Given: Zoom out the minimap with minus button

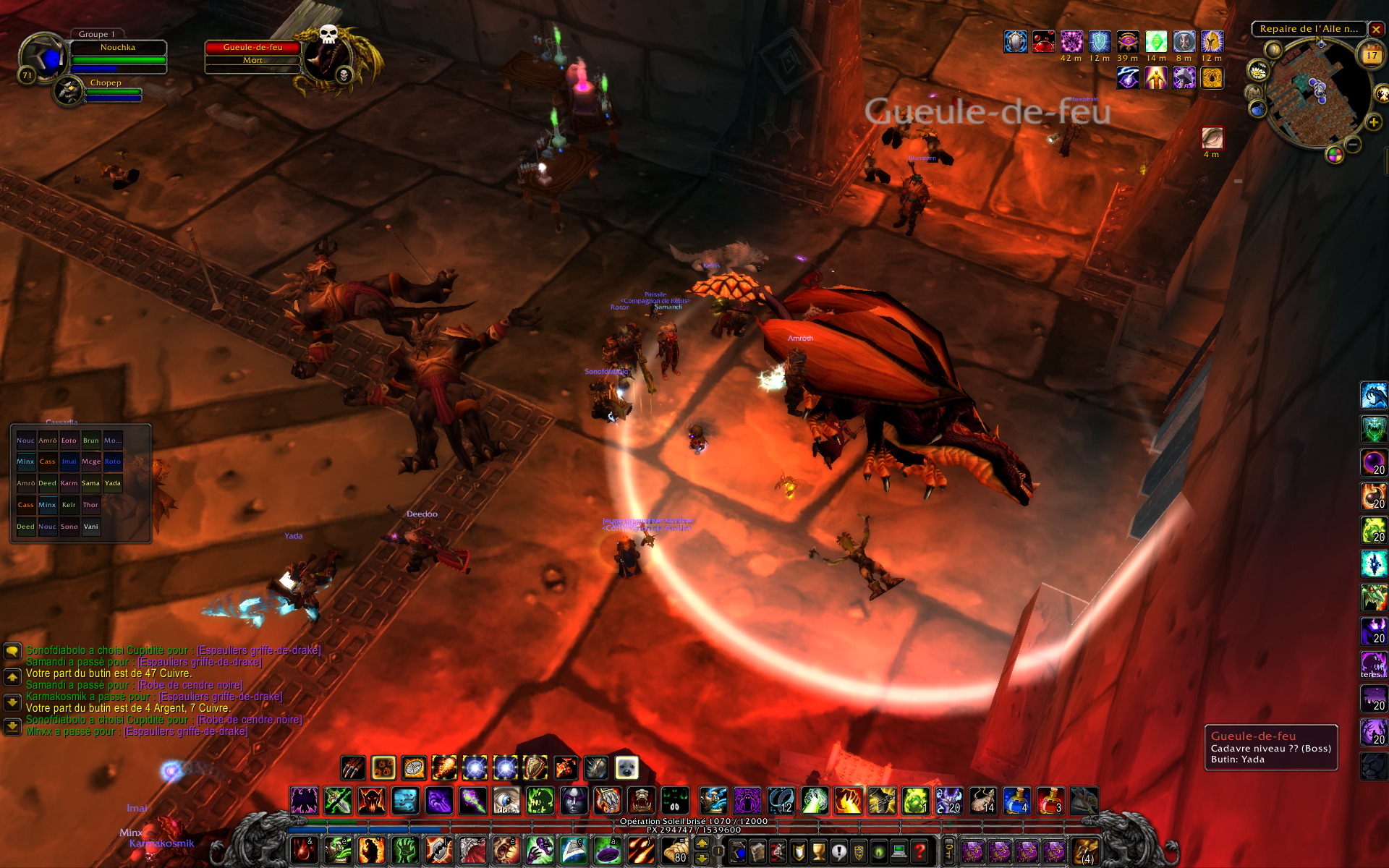Looking at the screenshot, I should [1353, 145].
